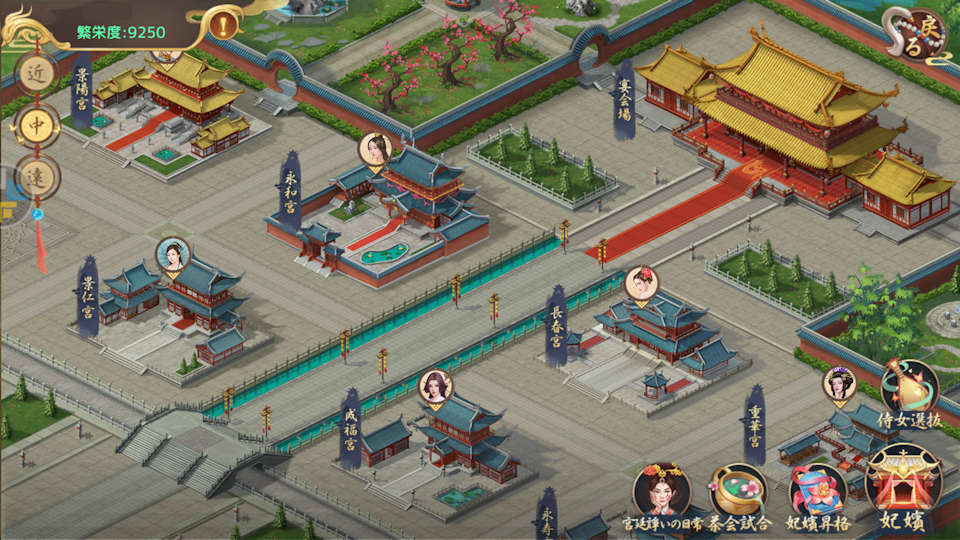
Task: Open 妃嬪昇格 consort promotion
Action: click(x=818, y=493)
